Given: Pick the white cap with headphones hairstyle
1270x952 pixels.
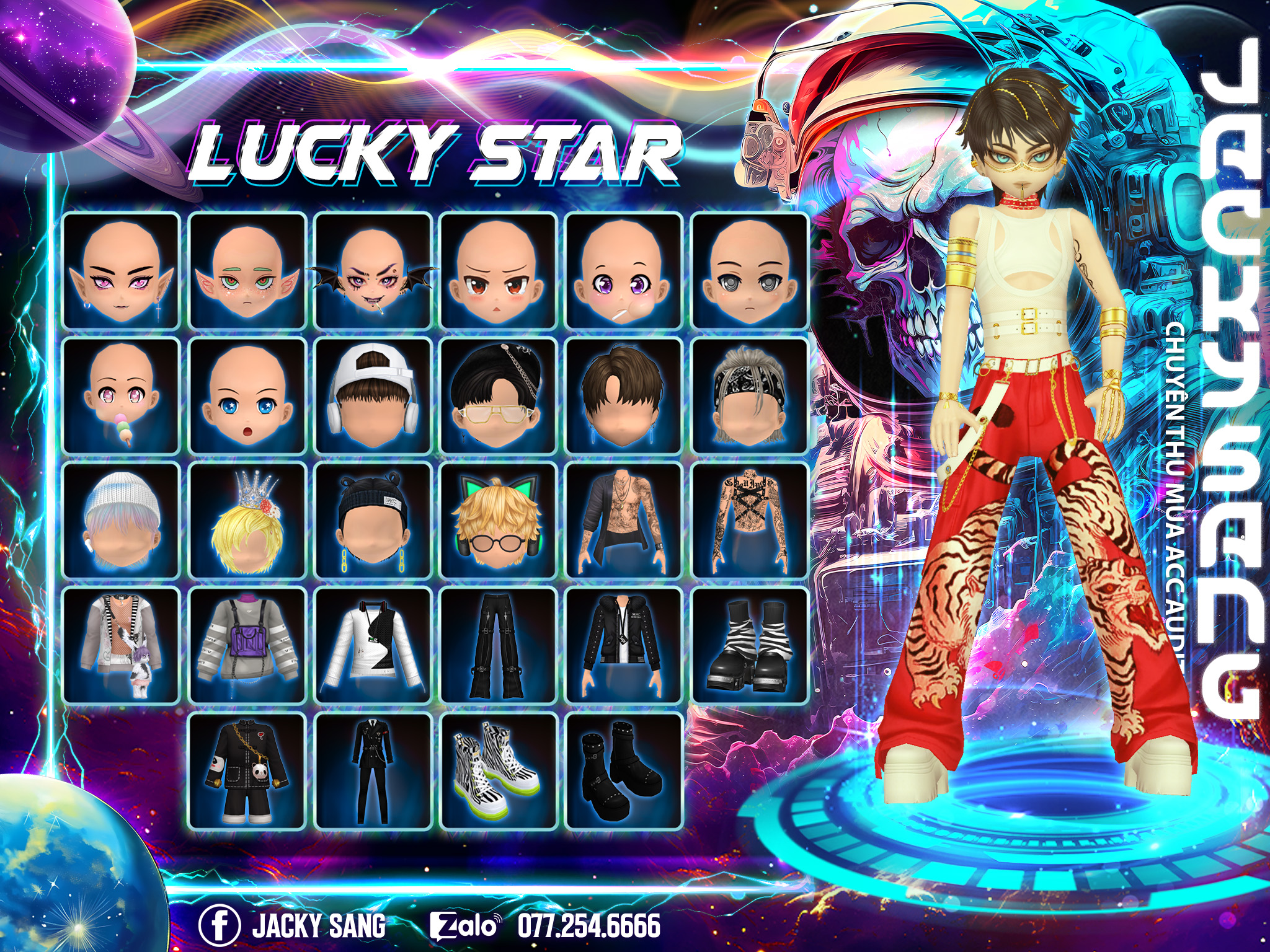Looking at the screenshot, I should point(373,396).
